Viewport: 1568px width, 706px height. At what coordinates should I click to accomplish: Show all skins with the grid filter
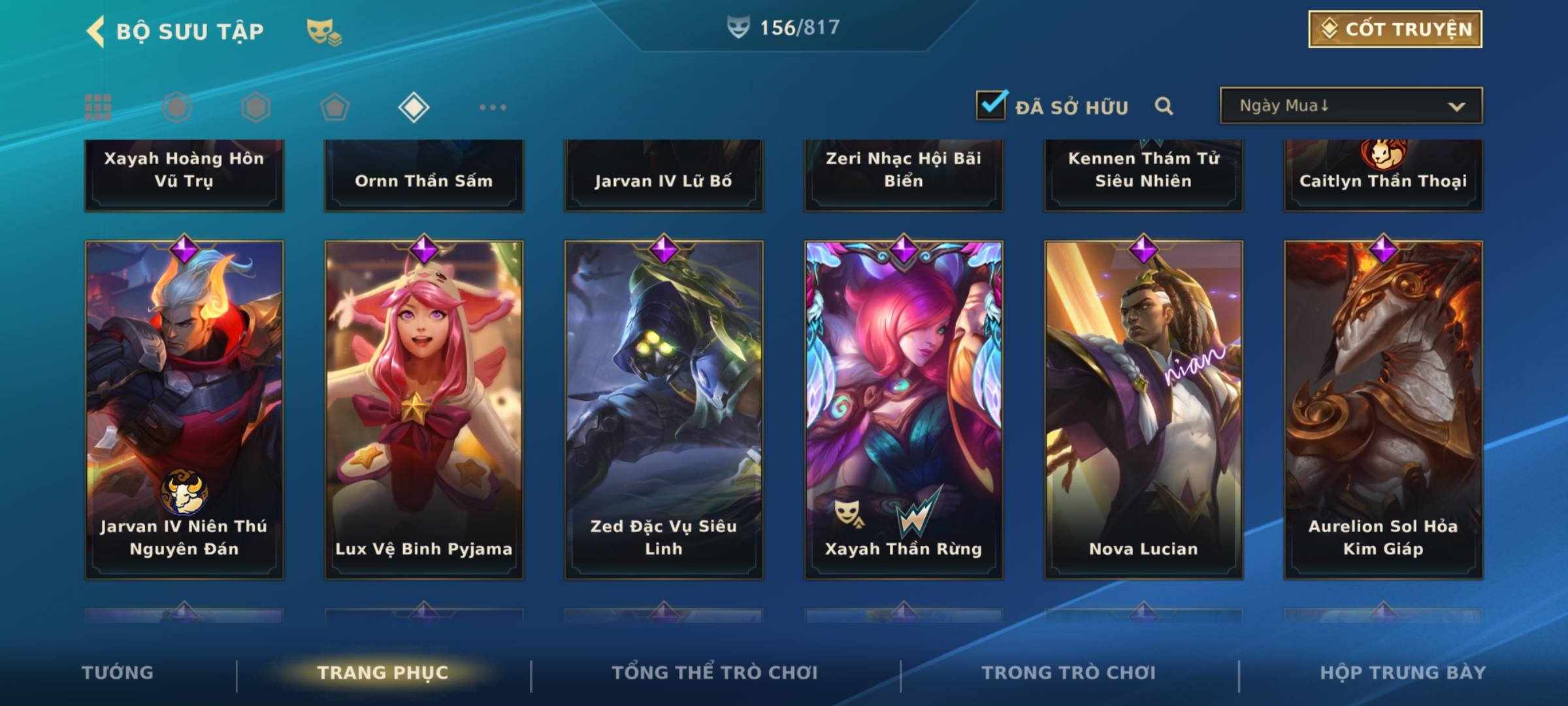coord(98,107)
